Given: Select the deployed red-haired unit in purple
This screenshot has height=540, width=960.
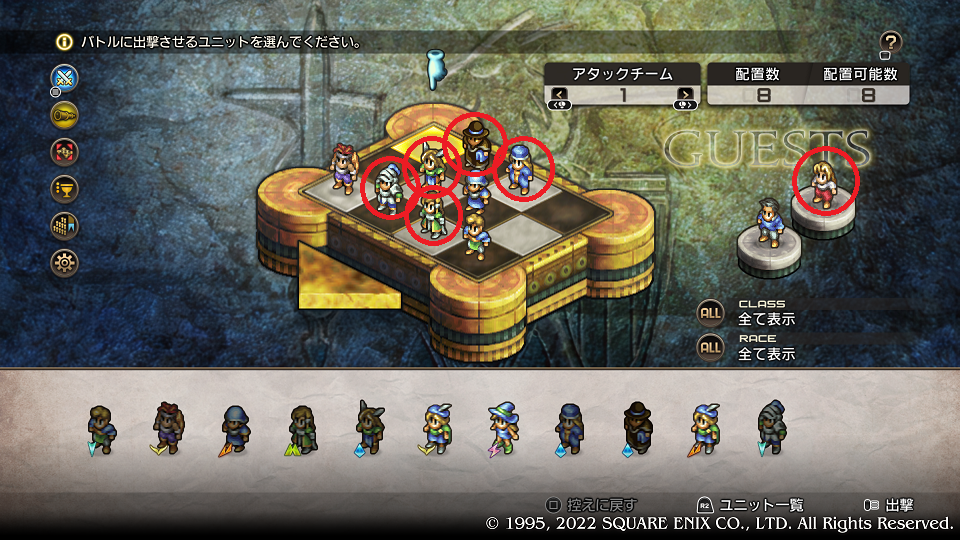Looking at the screenshot, I should click(345, 166).
